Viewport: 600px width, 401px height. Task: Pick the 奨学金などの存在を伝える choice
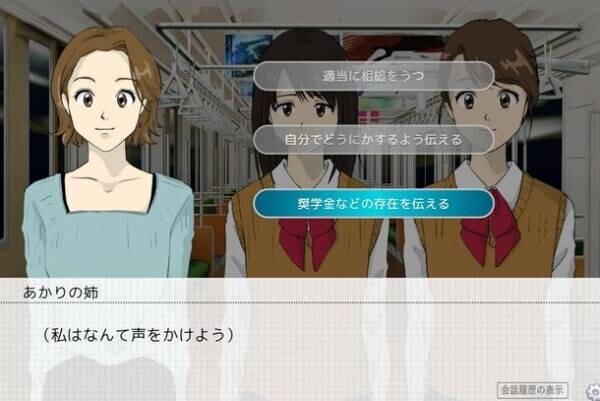point(374,203)
